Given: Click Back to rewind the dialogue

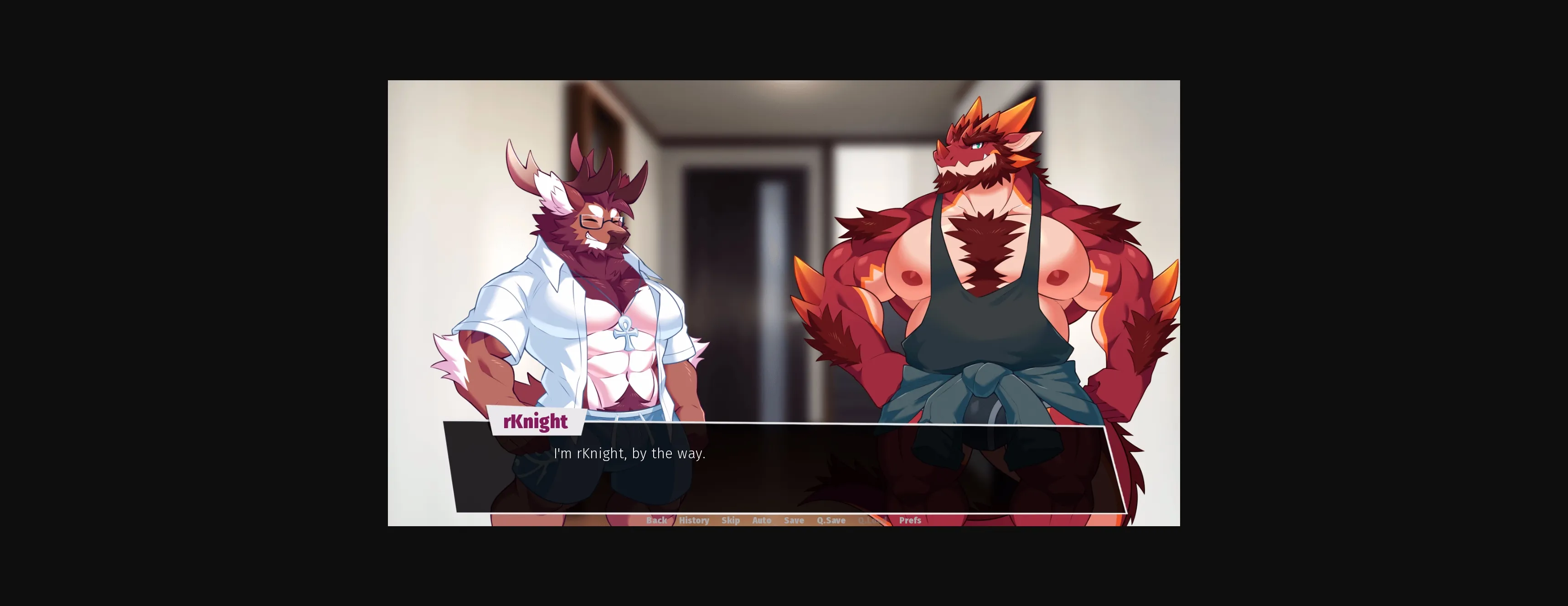Looking at the screenshot, I should (657, 520).
